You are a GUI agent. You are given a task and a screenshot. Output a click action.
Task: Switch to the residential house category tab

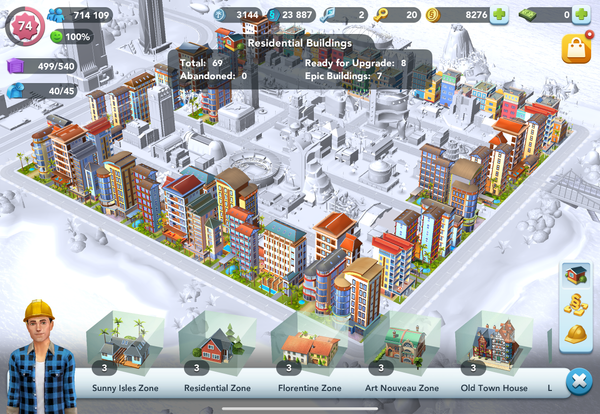pos(575,275)
